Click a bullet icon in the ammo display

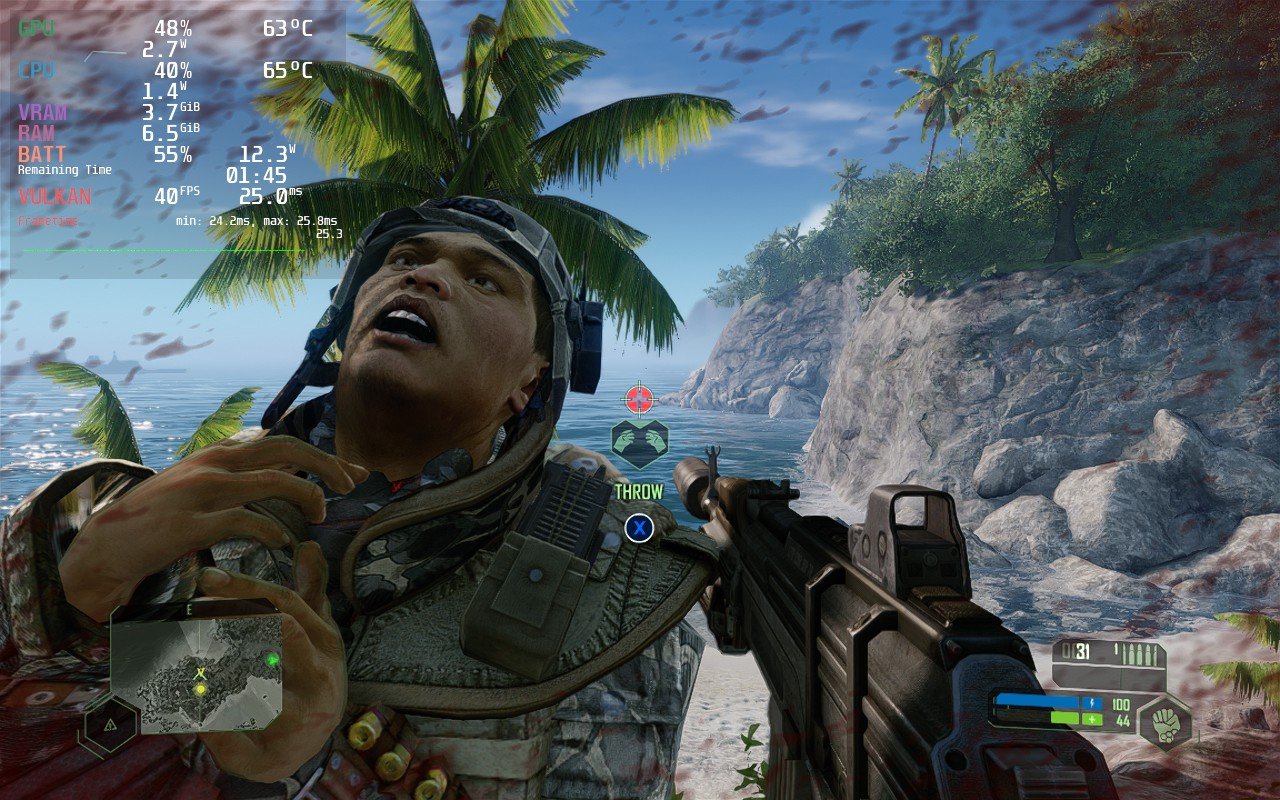1131,651
